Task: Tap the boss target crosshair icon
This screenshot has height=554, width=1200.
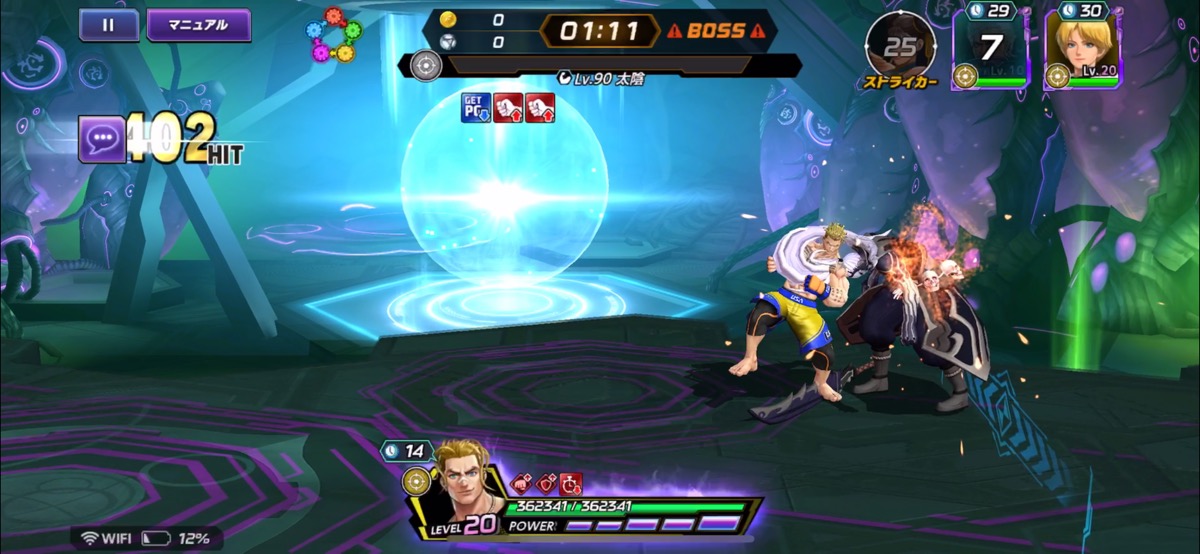Action: point(427,66)
